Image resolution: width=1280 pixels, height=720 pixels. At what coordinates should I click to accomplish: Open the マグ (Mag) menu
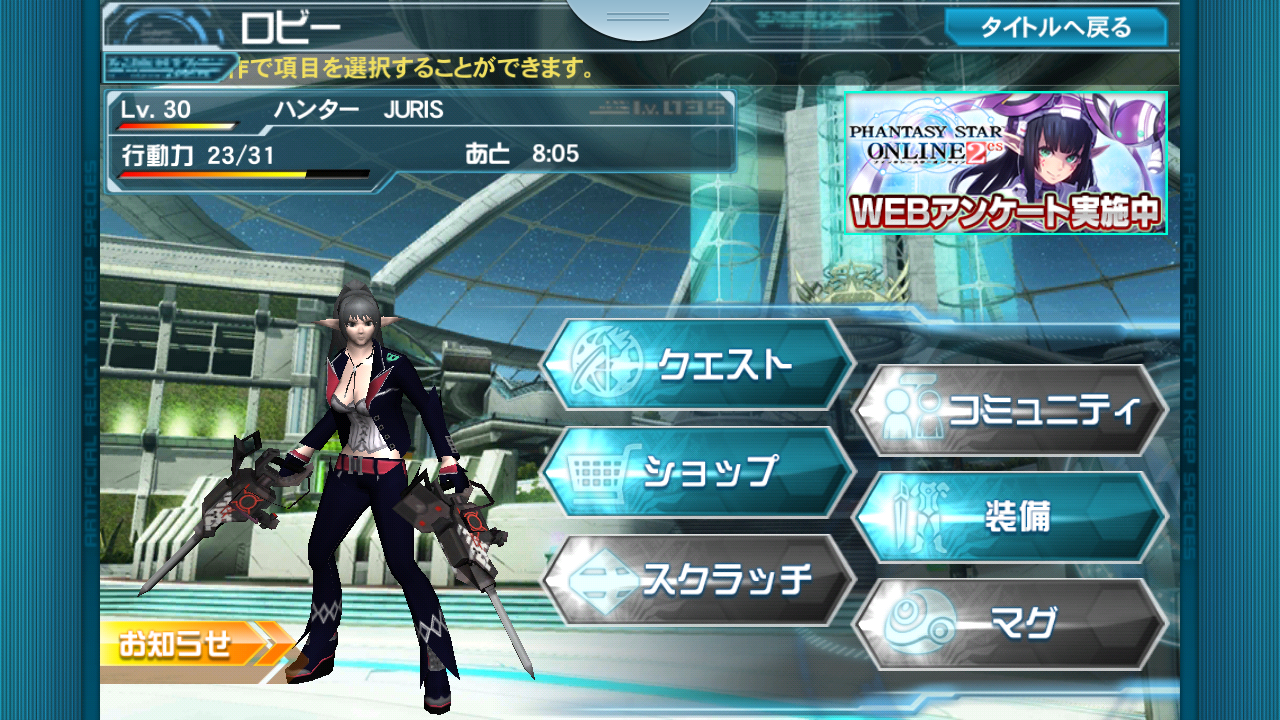pyautogui.click(x=1010, y=624)
